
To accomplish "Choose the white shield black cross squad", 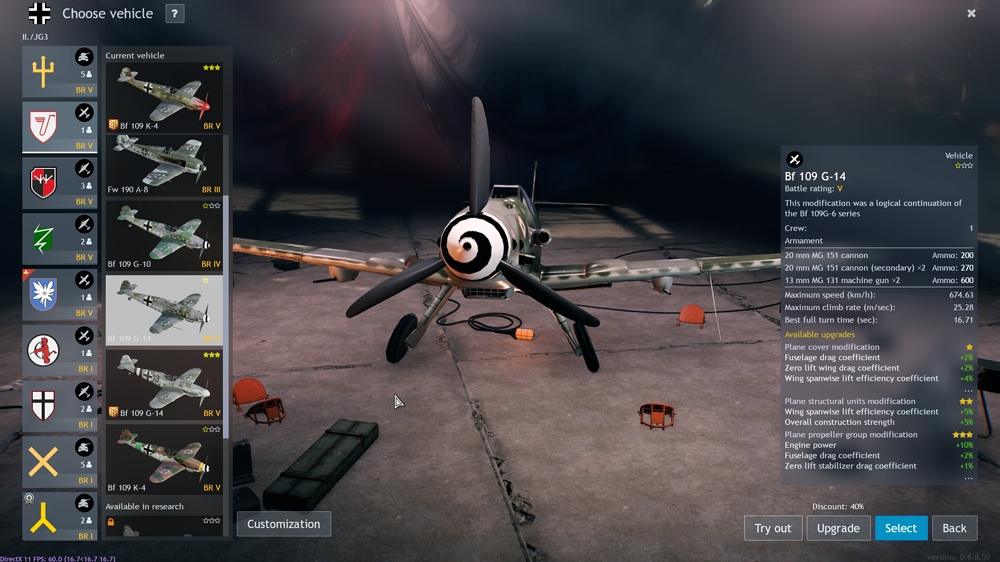I will click(x=60, y=405).
